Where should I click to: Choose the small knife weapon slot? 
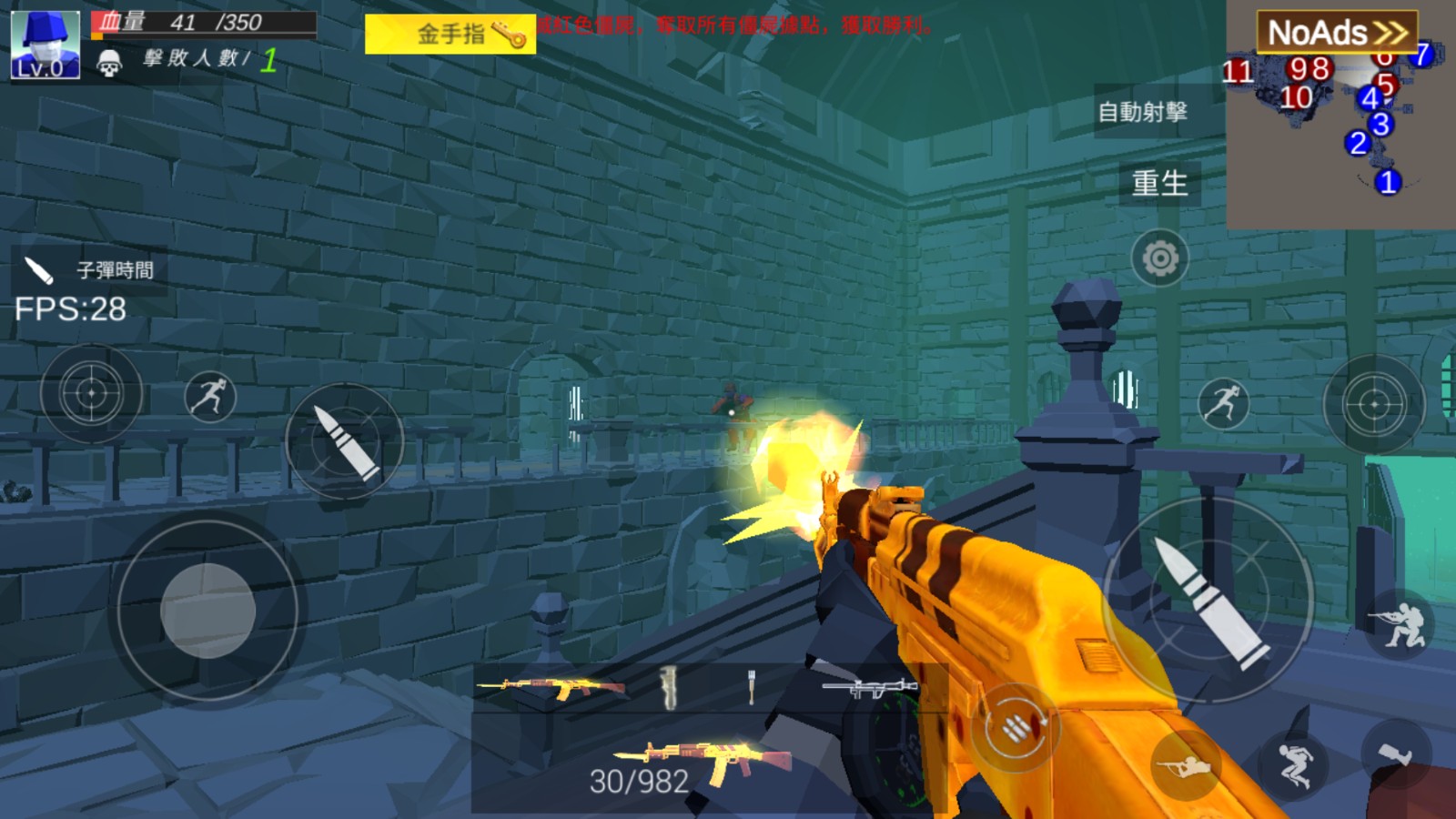click(x=752, y=687)
